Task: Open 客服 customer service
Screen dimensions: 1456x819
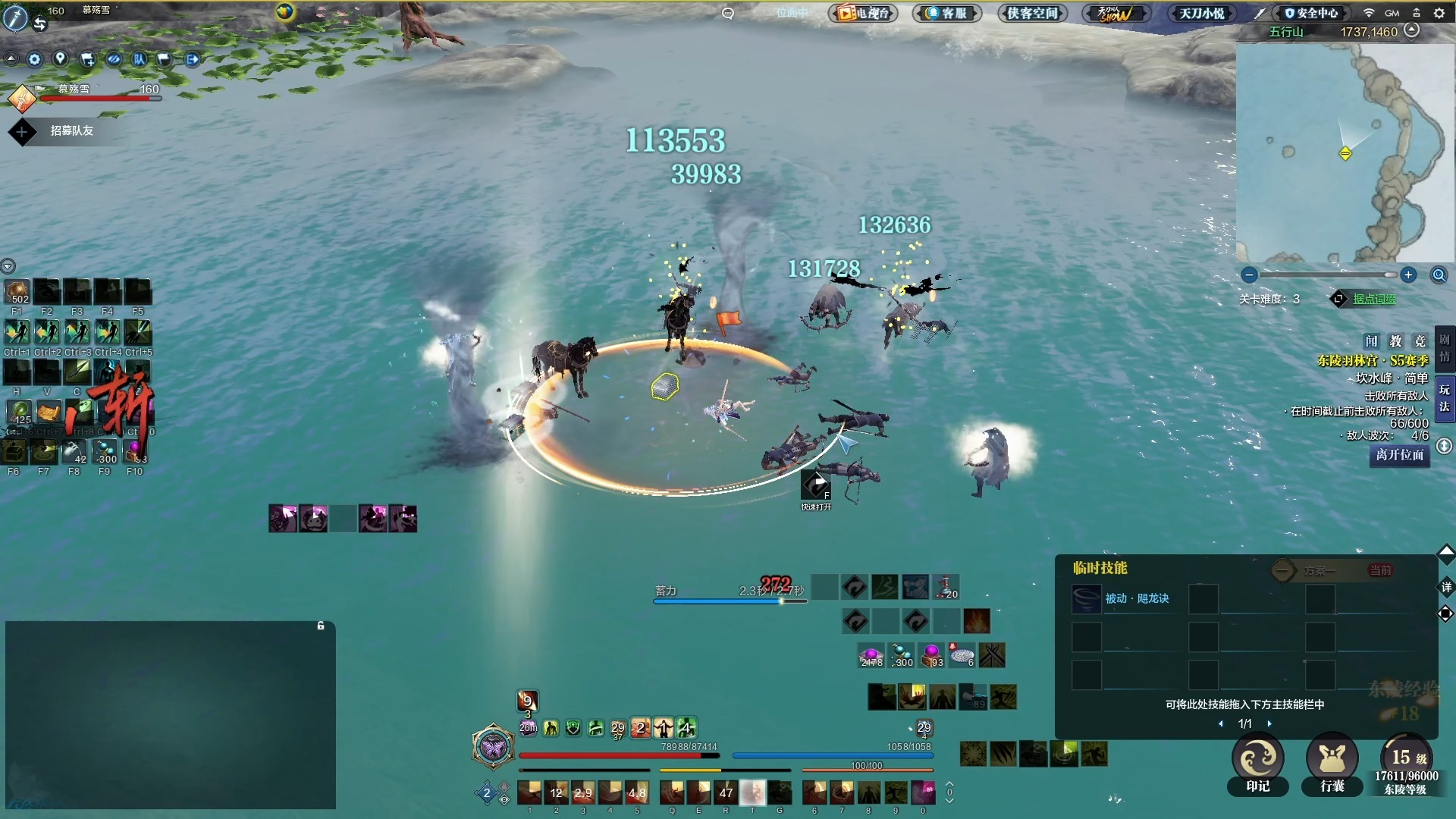Action: pos(947,13)
